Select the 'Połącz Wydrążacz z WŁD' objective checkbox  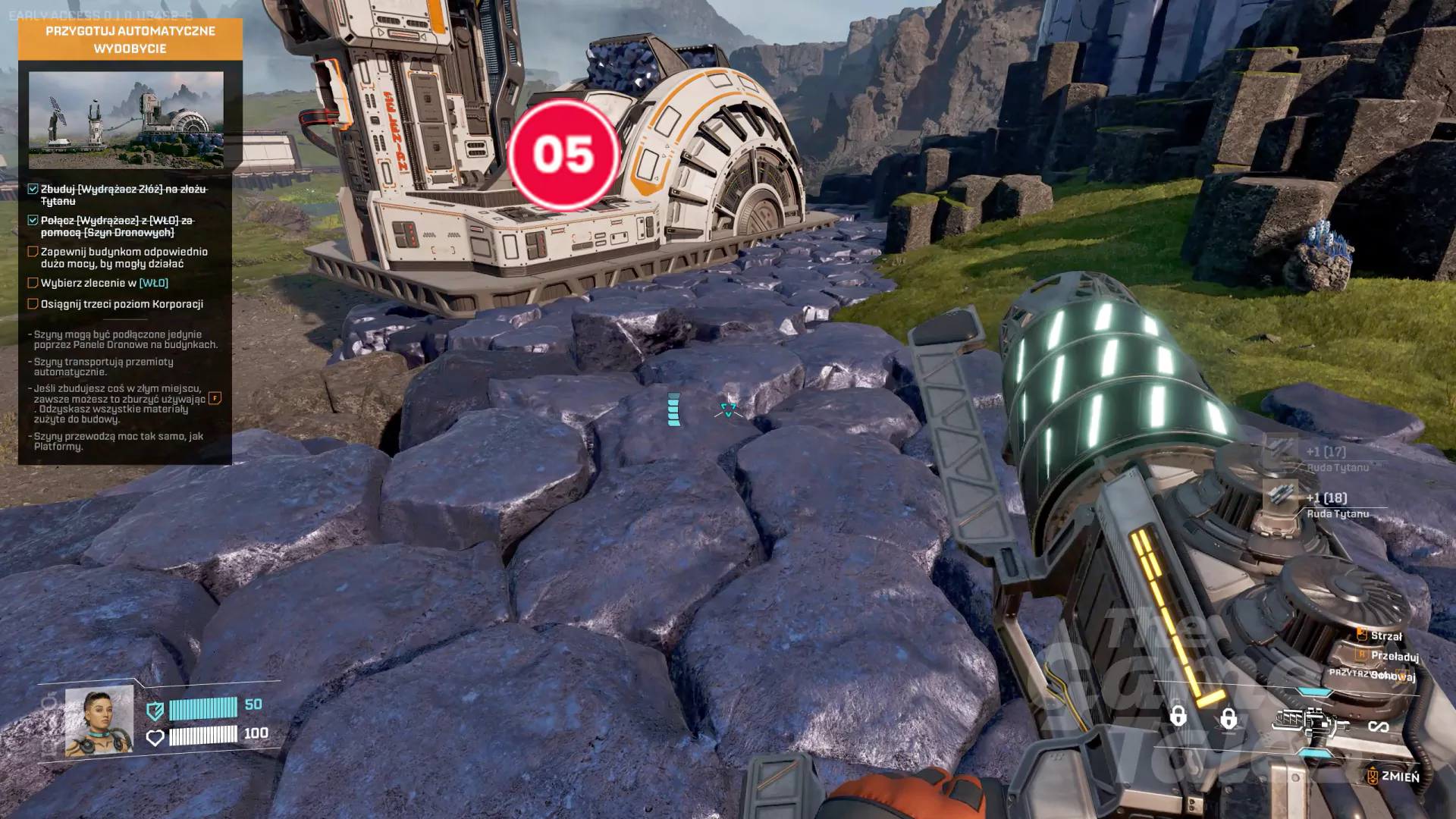(x=33, y=221)
